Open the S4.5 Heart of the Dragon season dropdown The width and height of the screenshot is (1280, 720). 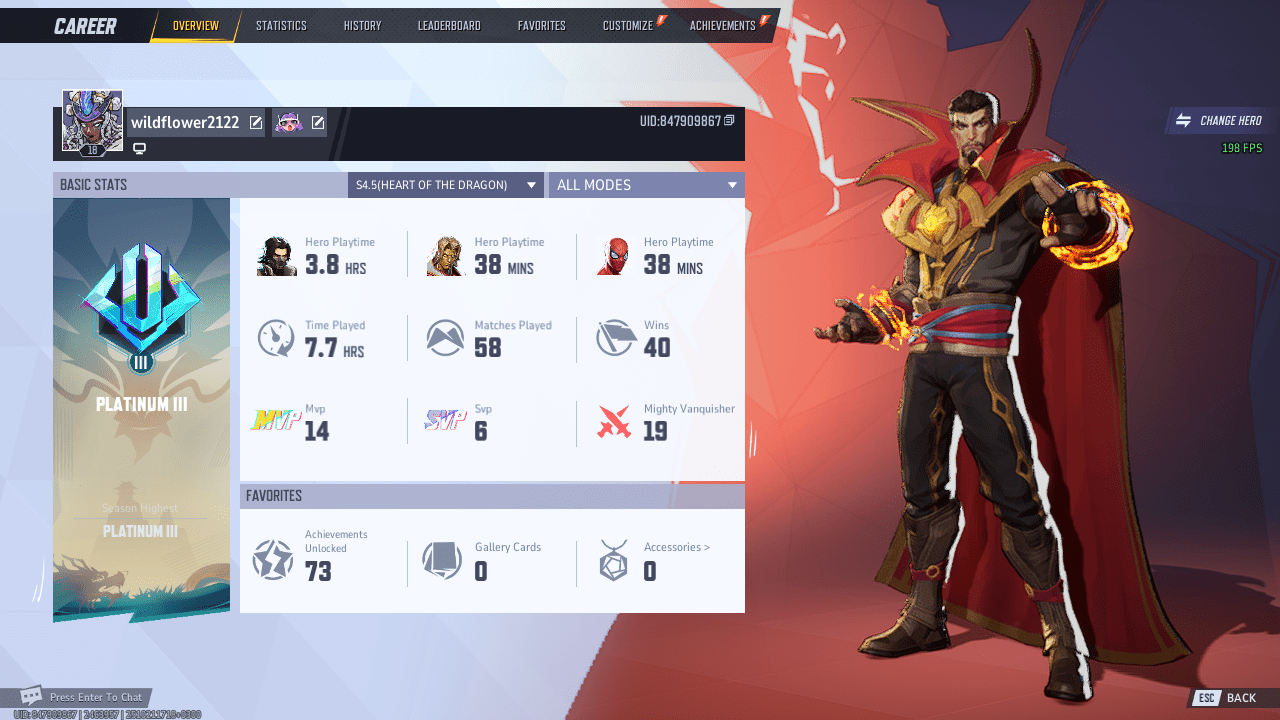pyautogui.click(x=445, y=184)
